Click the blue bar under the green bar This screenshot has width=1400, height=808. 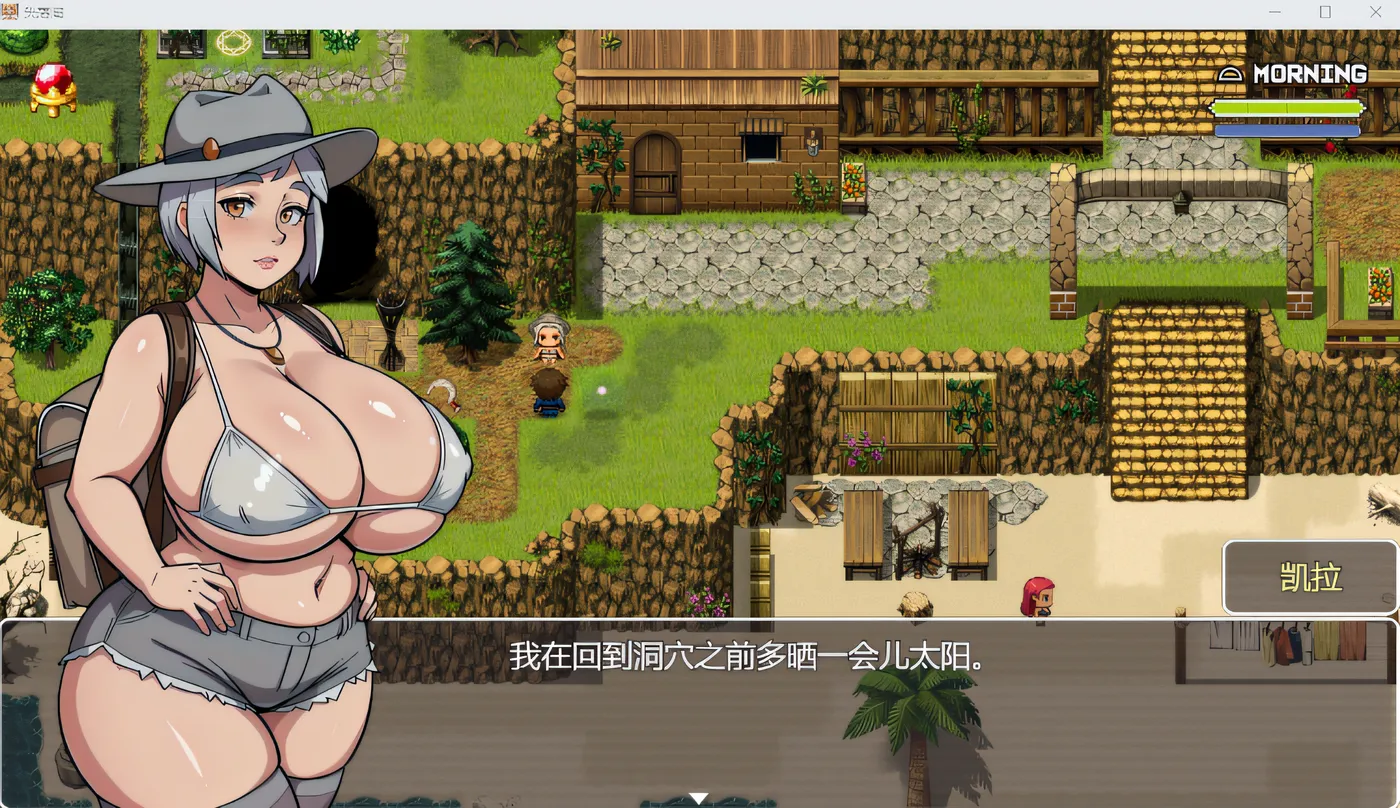(x=1288, y=130)
